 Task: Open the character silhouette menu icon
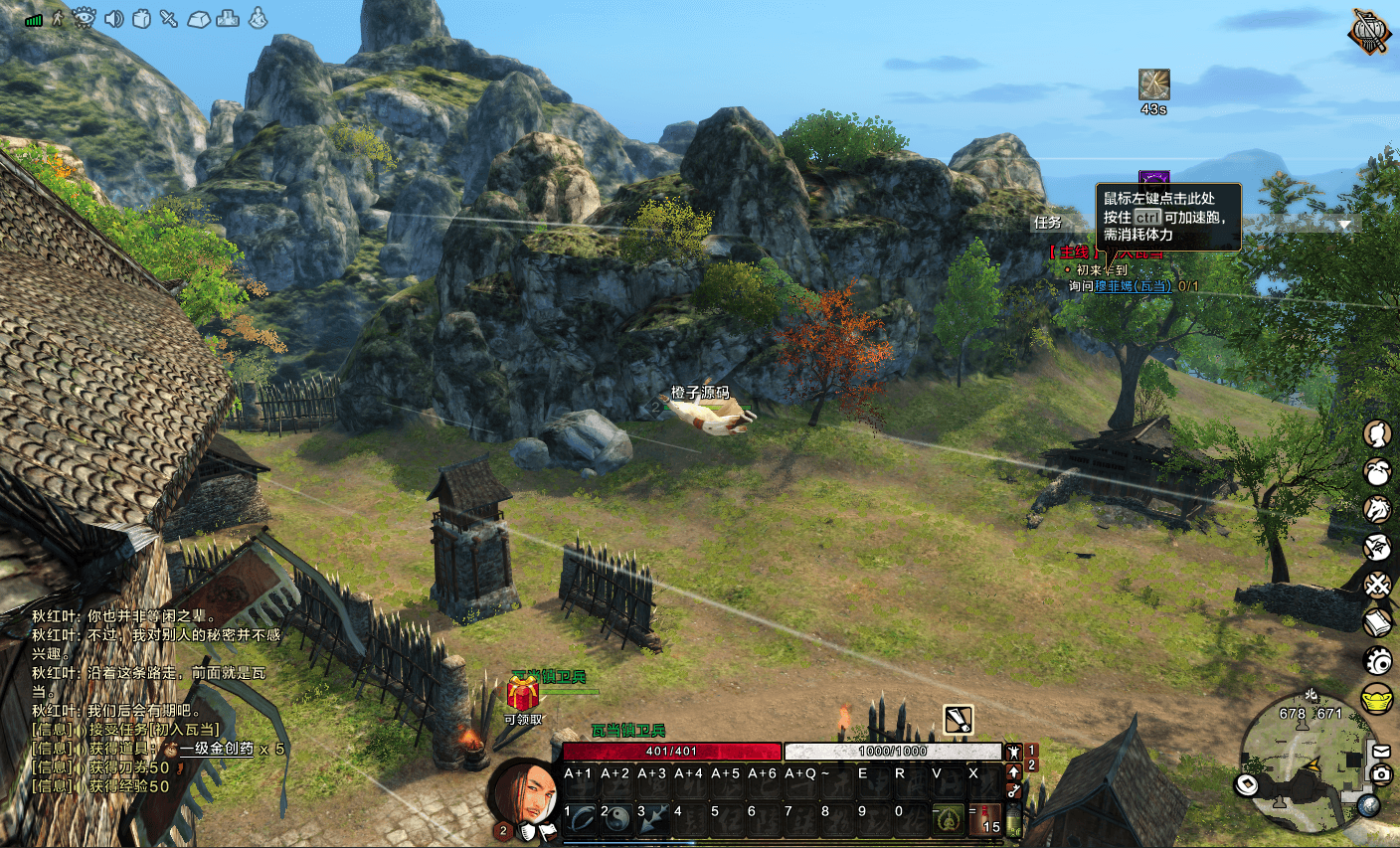click(1377, 434)
